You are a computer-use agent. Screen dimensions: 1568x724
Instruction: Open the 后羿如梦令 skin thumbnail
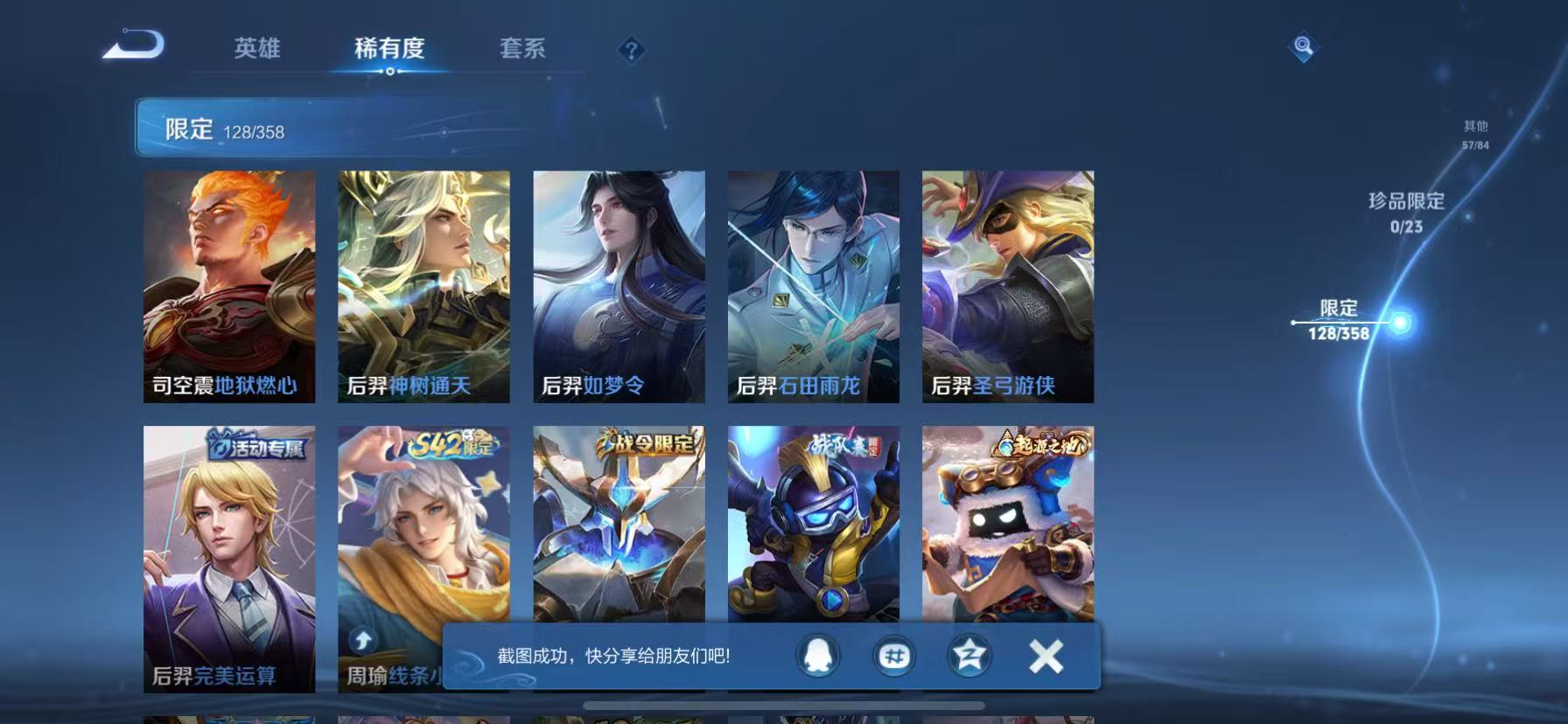coord(617,289)
